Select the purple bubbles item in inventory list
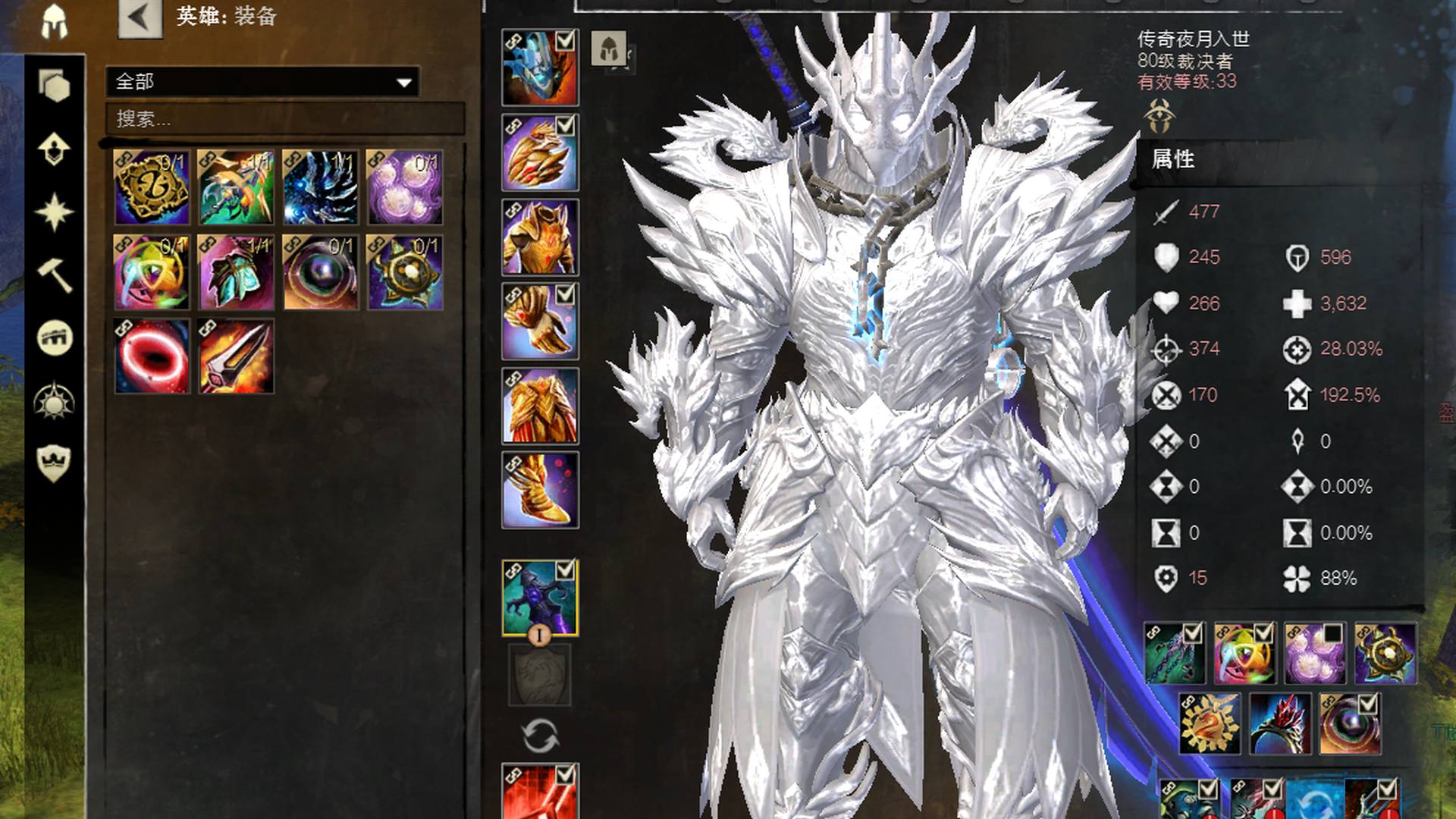The image size is (1456, 819). coord(404,187)
